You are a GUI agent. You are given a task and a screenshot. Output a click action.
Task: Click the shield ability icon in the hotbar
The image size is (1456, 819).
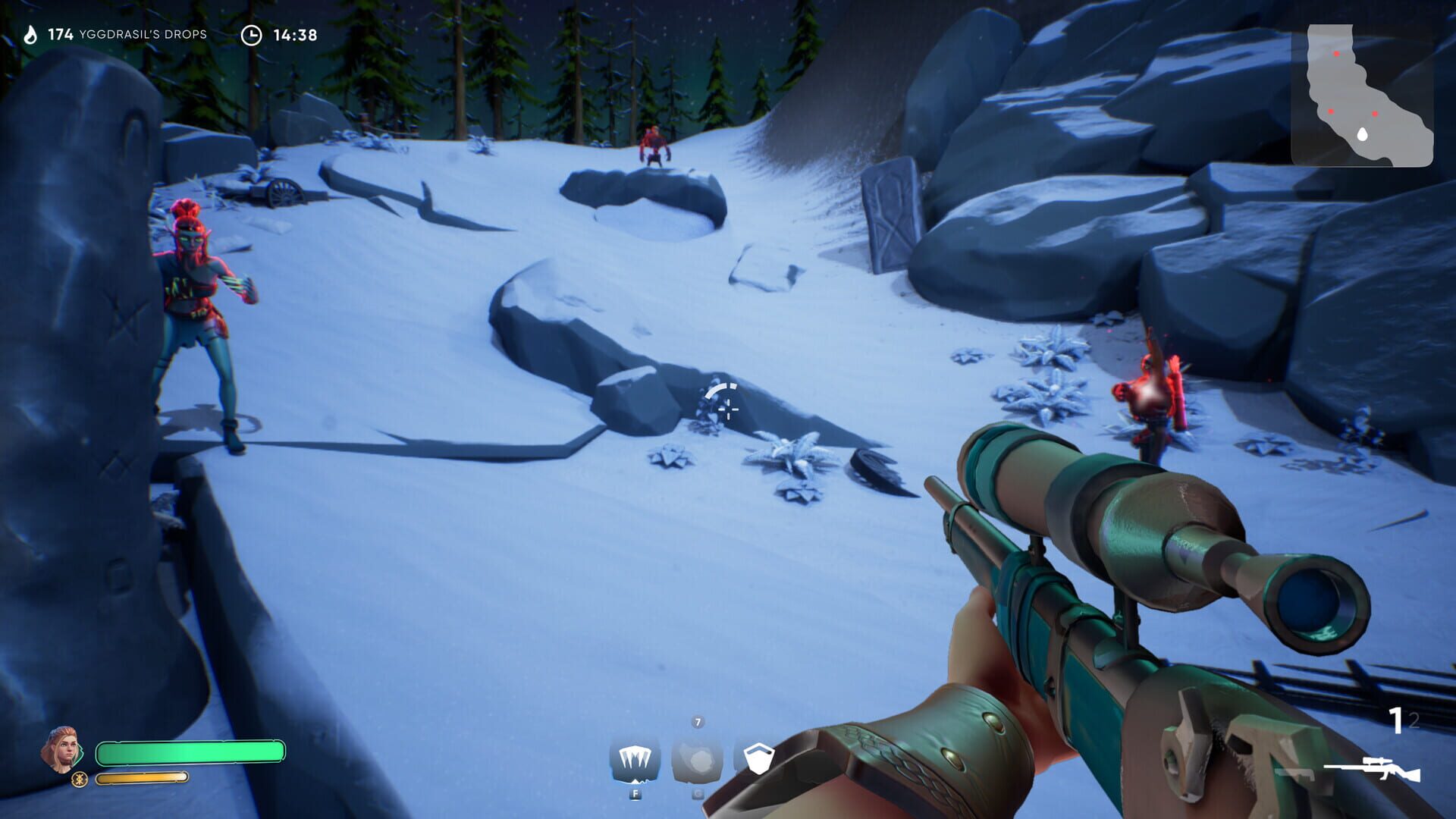760,758
